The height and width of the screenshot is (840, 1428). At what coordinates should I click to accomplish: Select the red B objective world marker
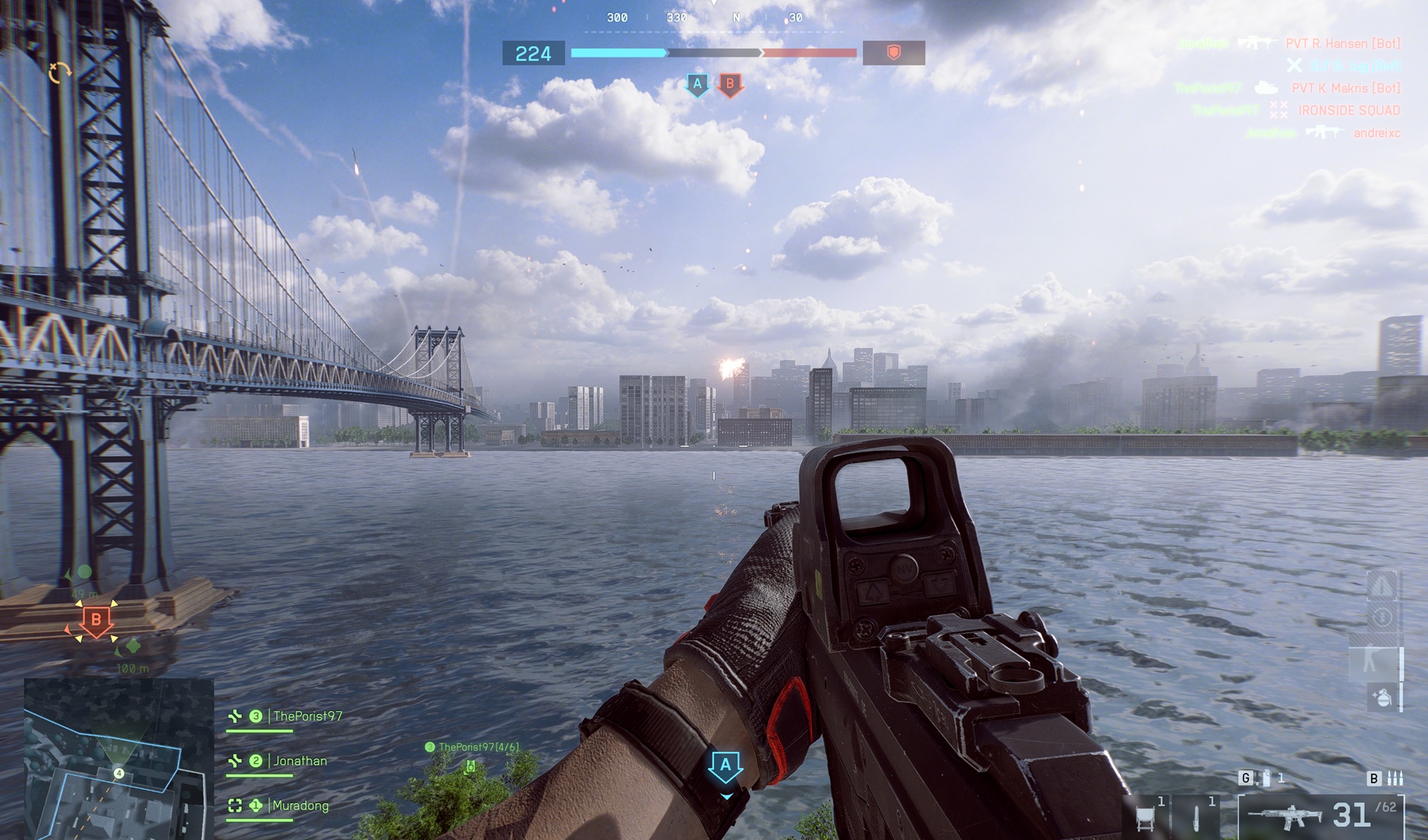(95, 621)
